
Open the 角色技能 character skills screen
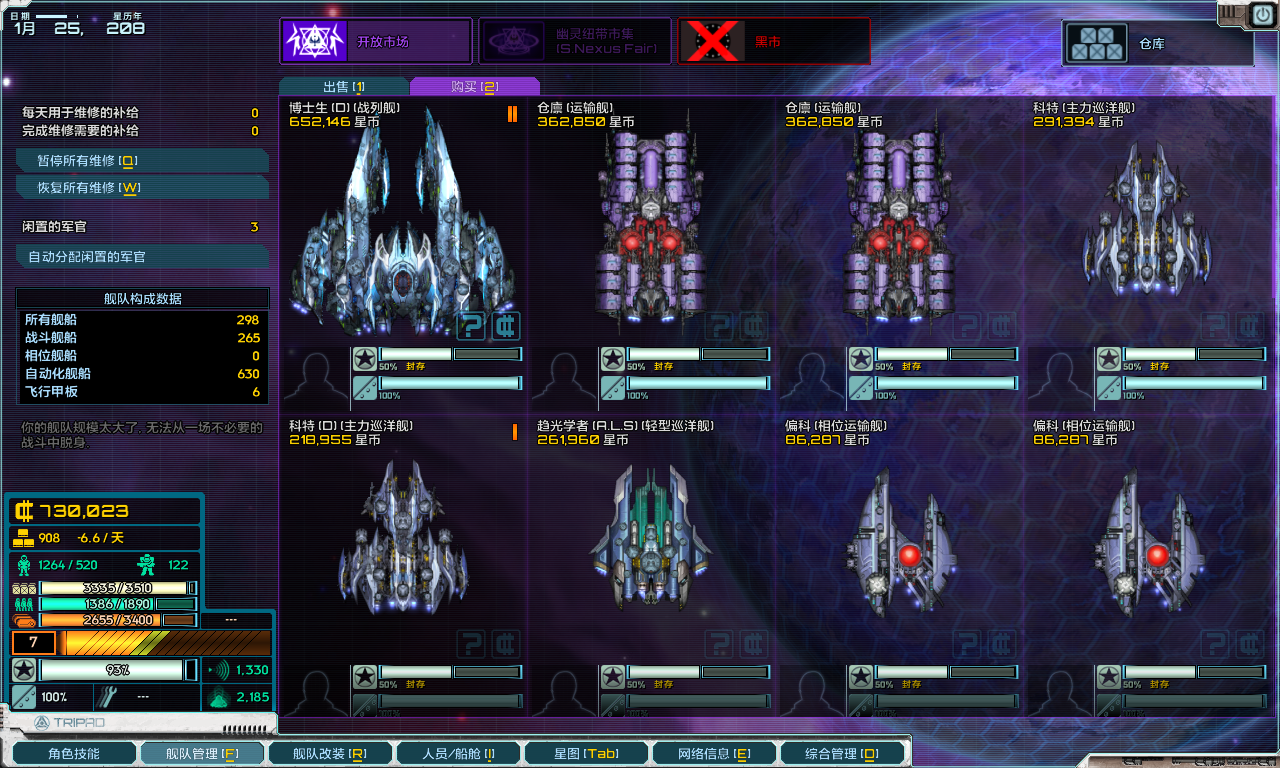click(73, 753)
